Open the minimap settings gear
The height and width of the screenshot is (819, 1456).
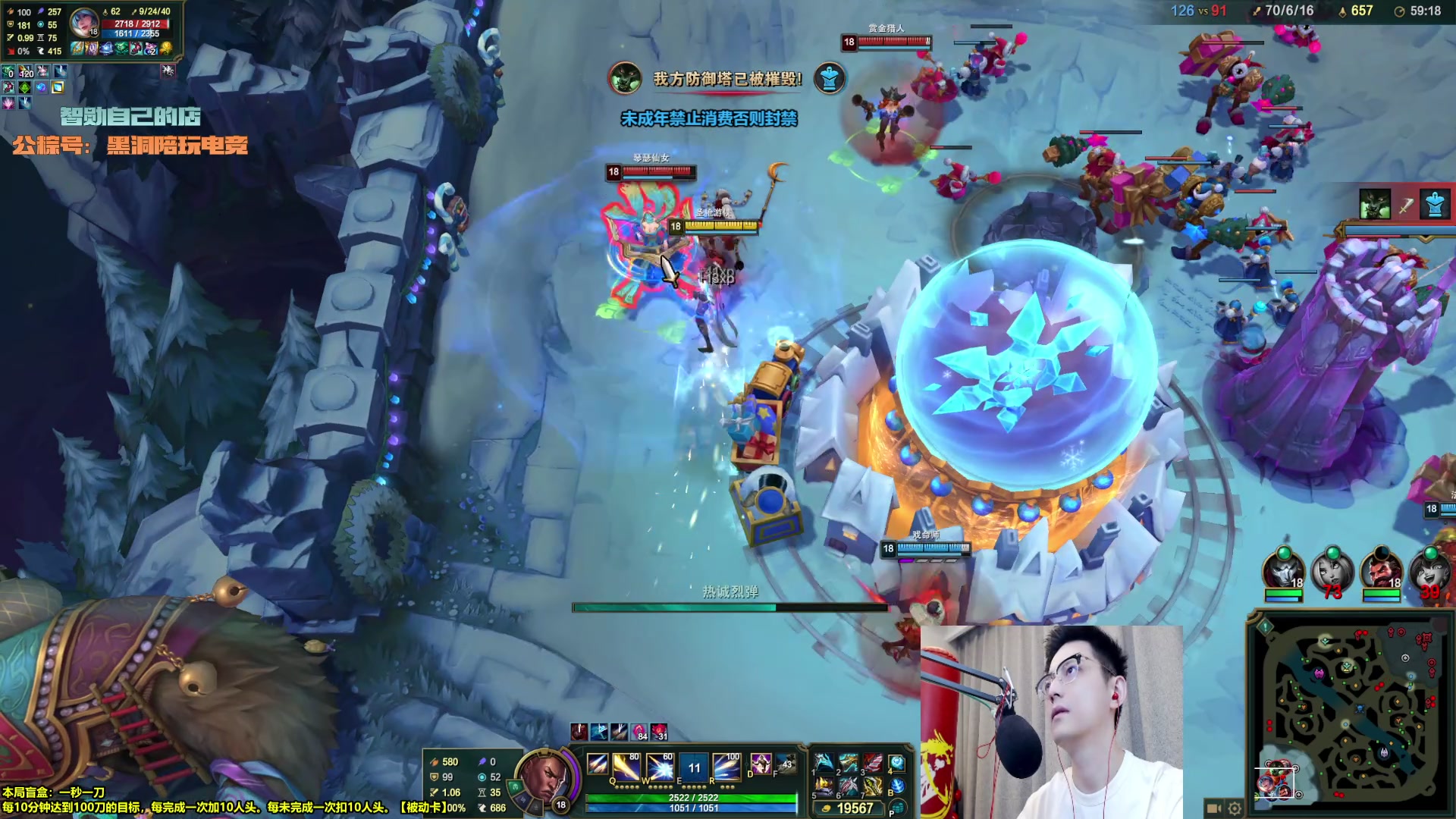[1235, 808]
